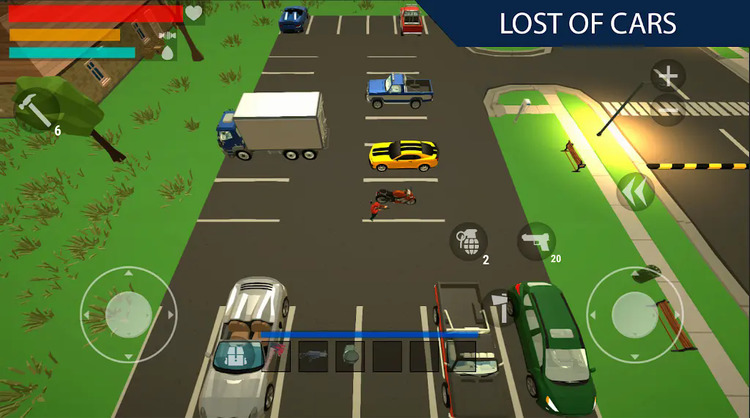Select the rifle hotbar slot
Viewport: 750px width, 418px height.
click(313, 356)
